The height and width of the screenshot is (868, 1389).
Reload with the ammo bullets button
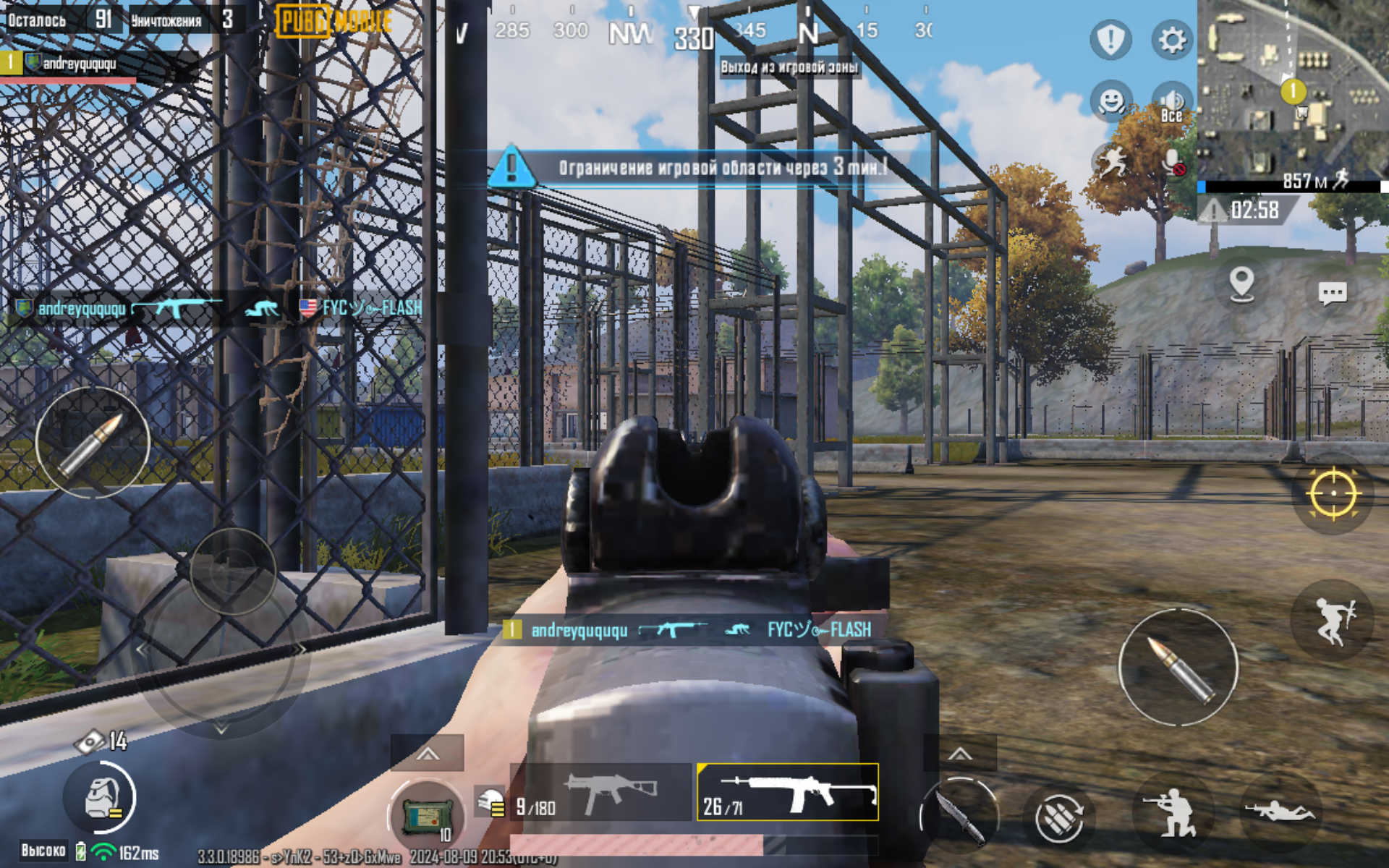[x=1058, y=819]
